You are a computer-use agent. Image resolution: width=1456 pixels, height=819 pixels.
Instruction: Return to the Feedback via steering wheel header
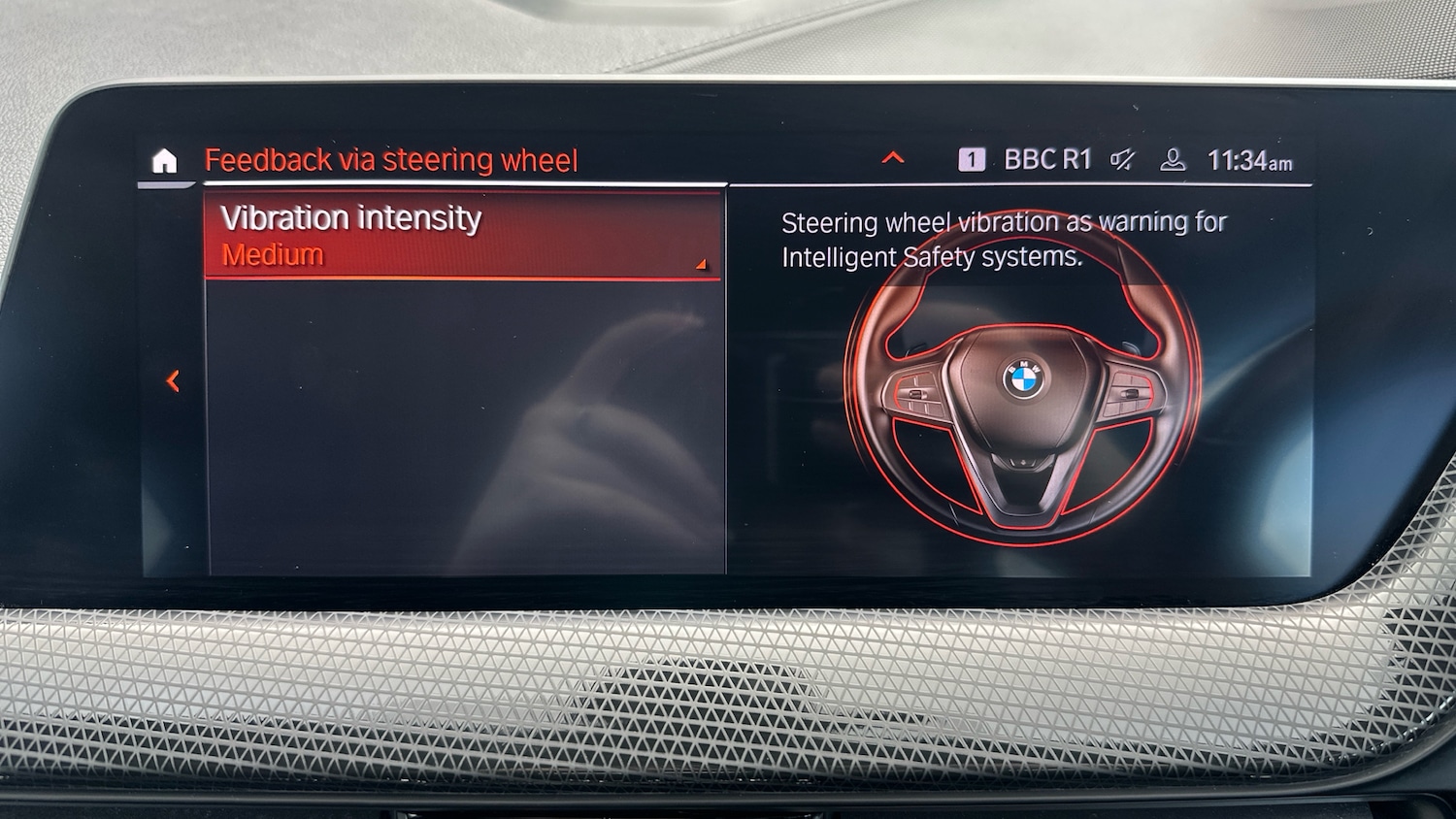[391, 158]
